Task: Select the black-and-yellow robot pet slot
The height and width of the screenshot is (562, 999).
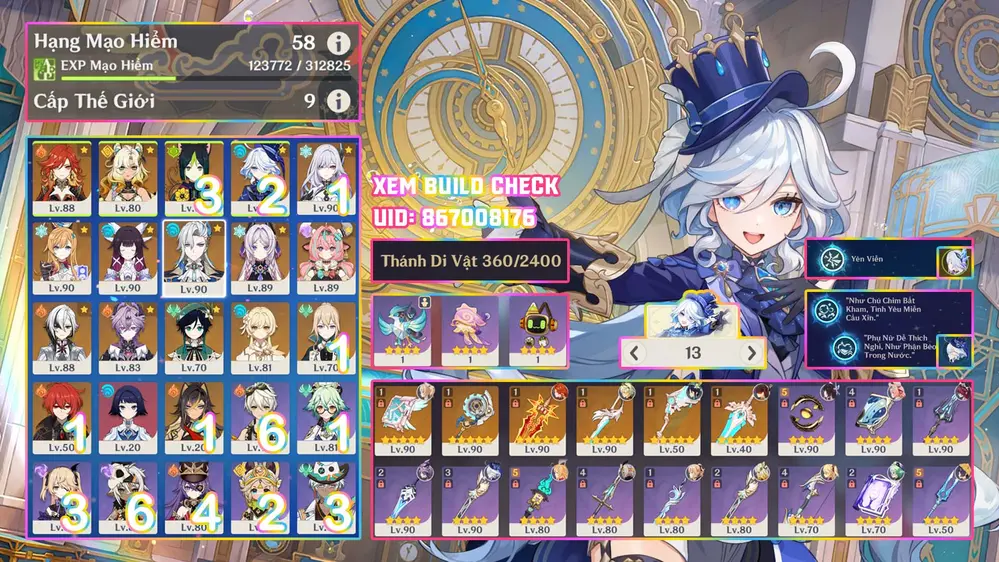Action: pos(534,326)
